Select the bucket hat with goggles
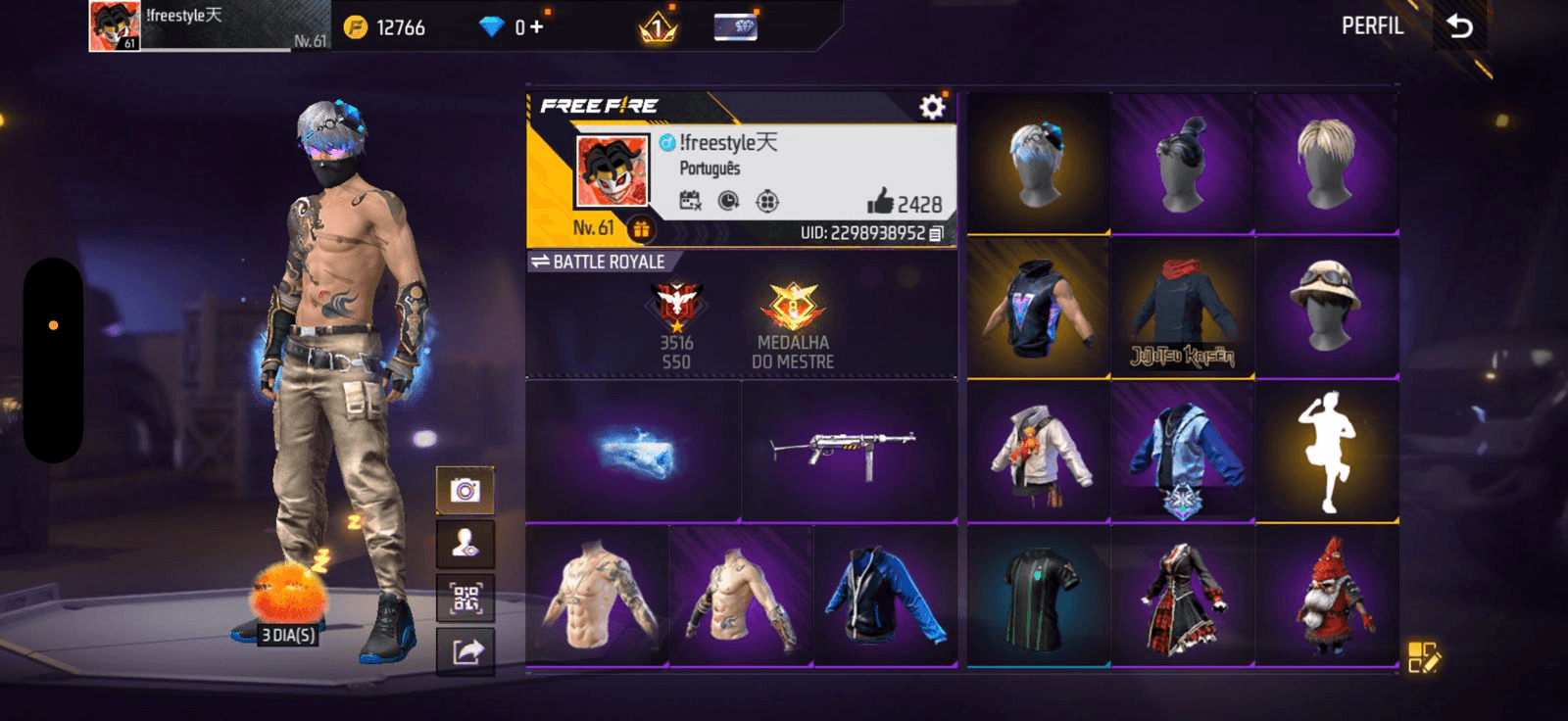Viewport: 1568px width, 721px height. point(1327,307)
